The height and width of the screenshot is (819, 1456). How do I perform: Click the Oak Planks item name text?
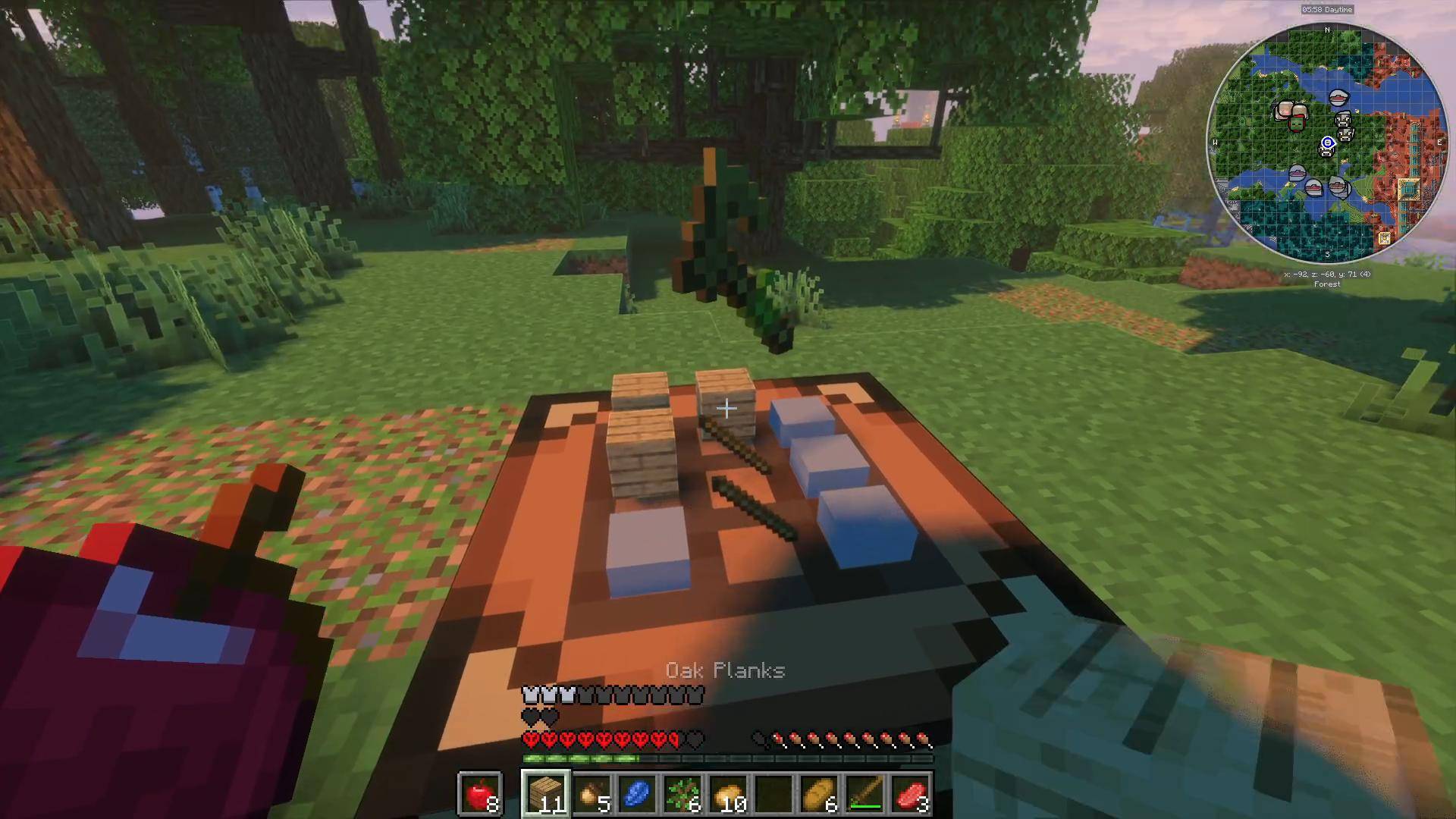(x=725, y=670)
